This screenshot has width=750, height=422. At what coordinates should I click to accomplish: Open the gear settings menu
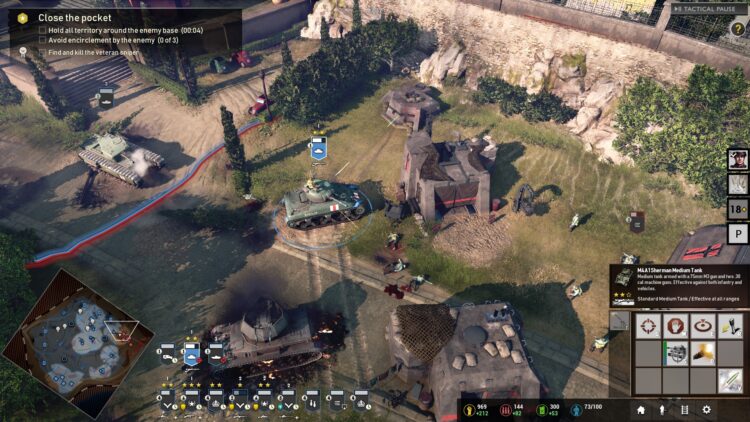(707, 409)
